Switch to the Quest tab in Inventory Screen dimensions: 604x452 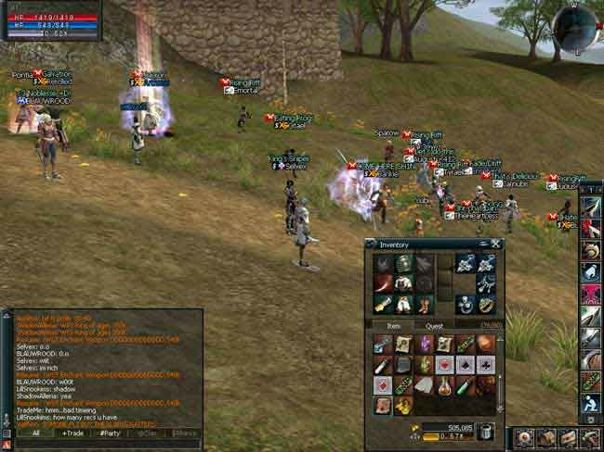coord(435,324)
